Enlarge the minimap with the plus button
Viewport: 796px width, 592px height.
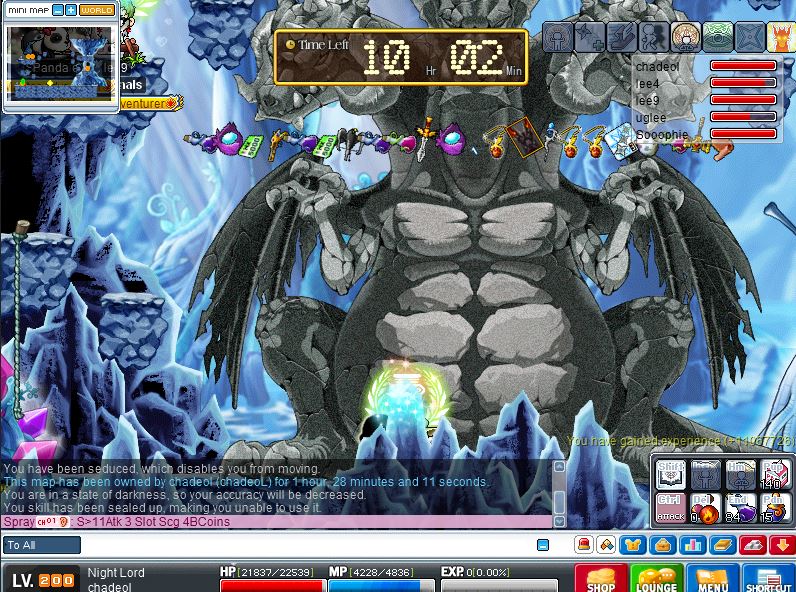(x=71, y=10)
